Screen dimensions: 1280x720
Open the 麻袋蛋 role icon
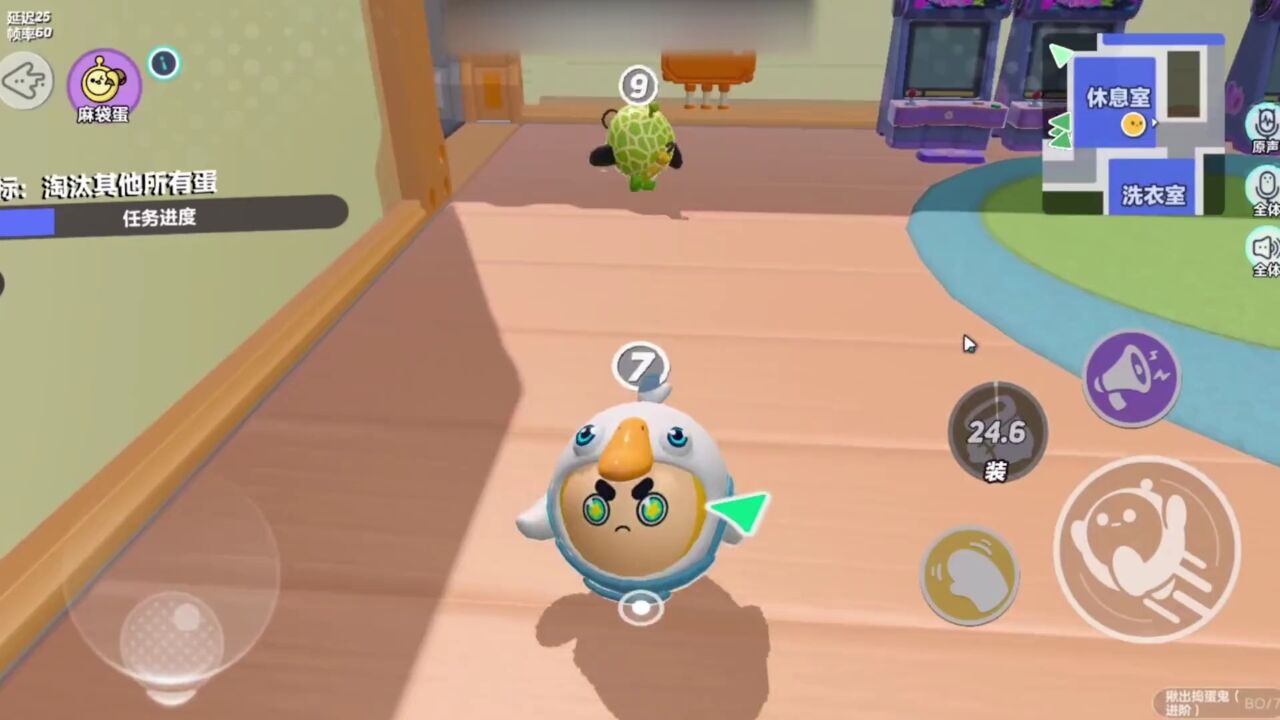pyautogui.click(x=103, y=84)
